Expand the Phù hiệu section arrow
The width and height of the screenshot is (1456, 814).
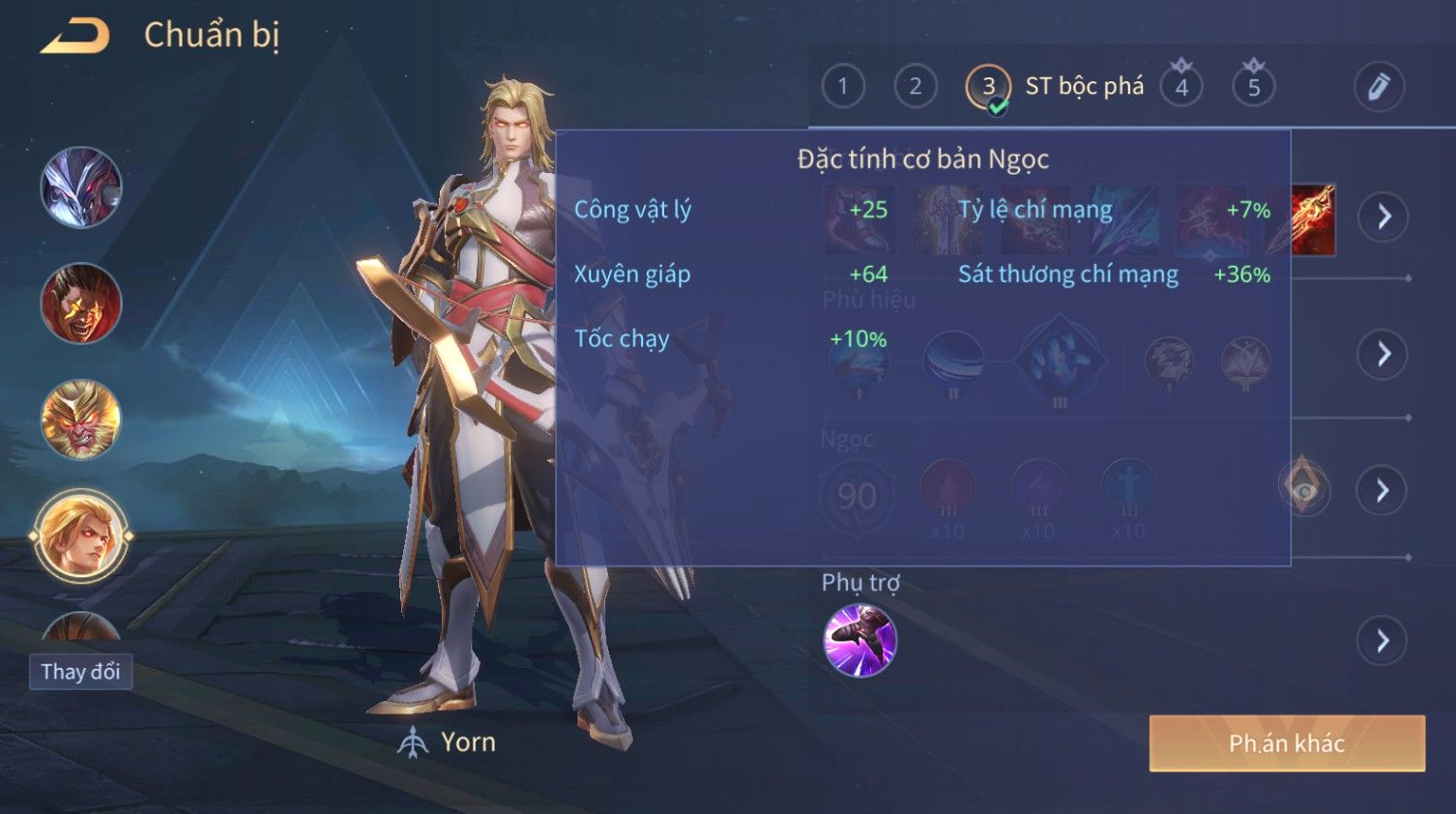point(1383,354)
